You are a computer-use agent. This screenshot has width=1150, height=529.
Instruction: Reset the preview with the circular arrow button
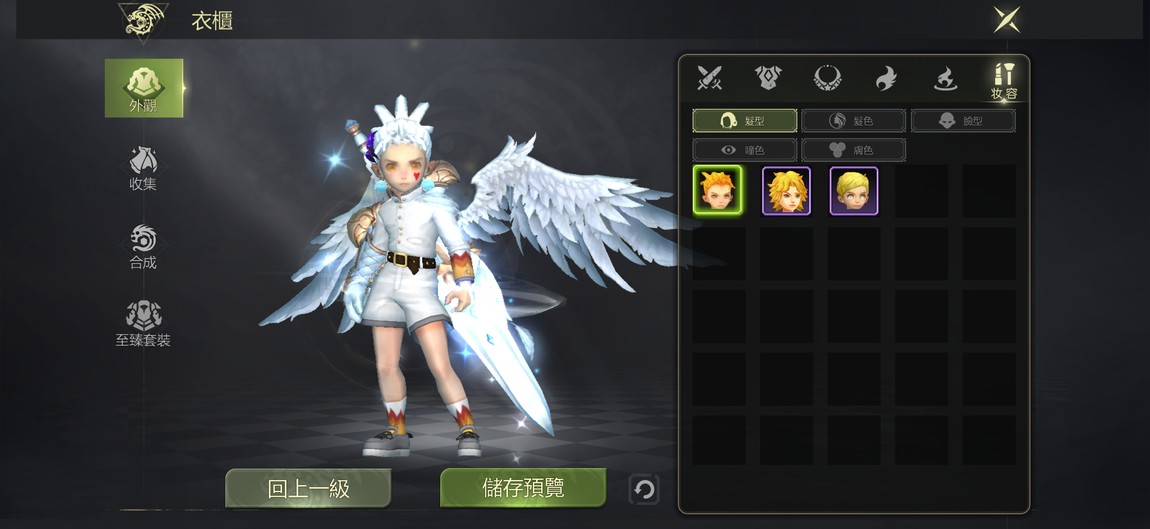click(x=645, y=489)
